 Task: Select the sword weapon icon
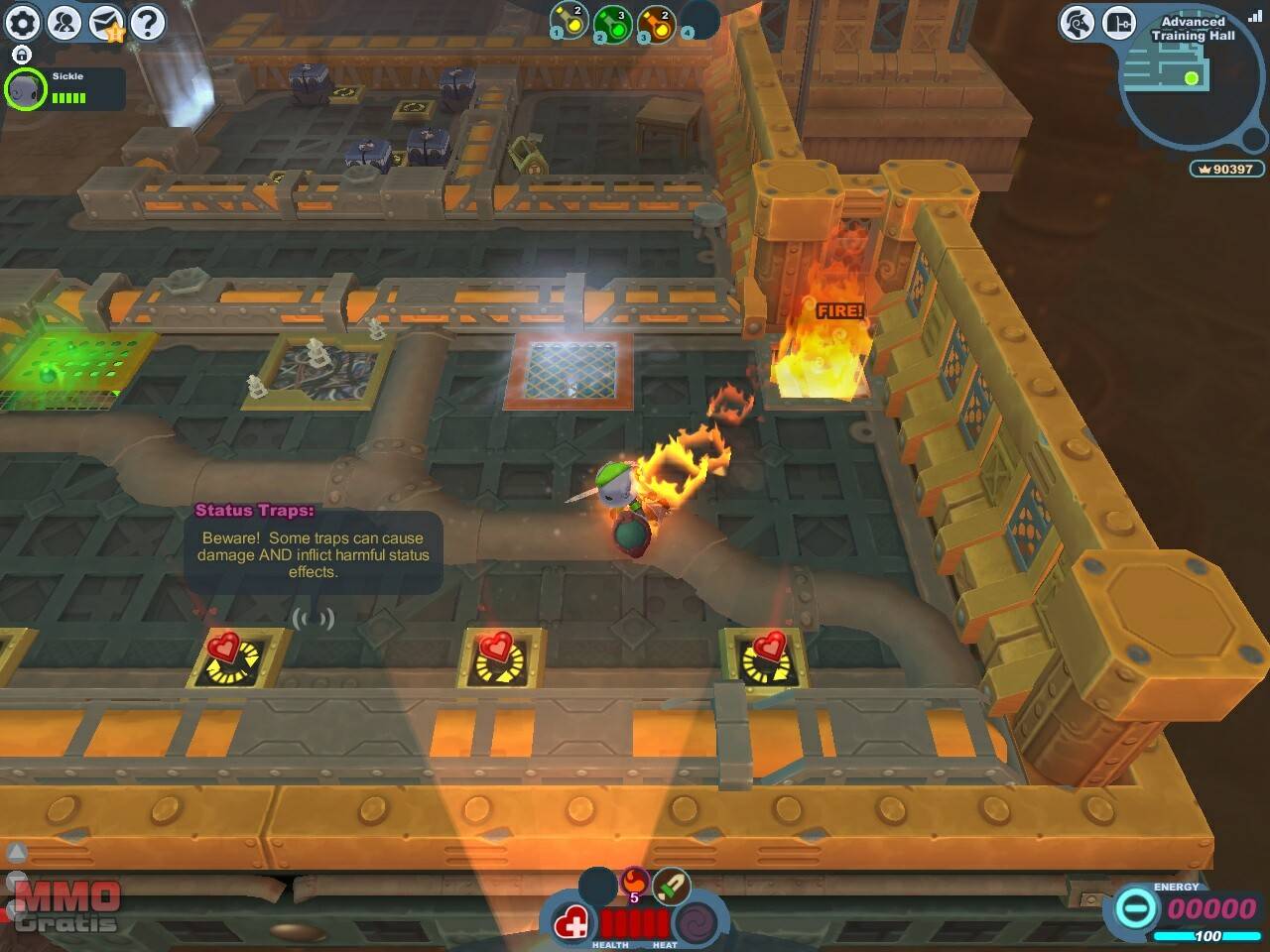[672, 886]
